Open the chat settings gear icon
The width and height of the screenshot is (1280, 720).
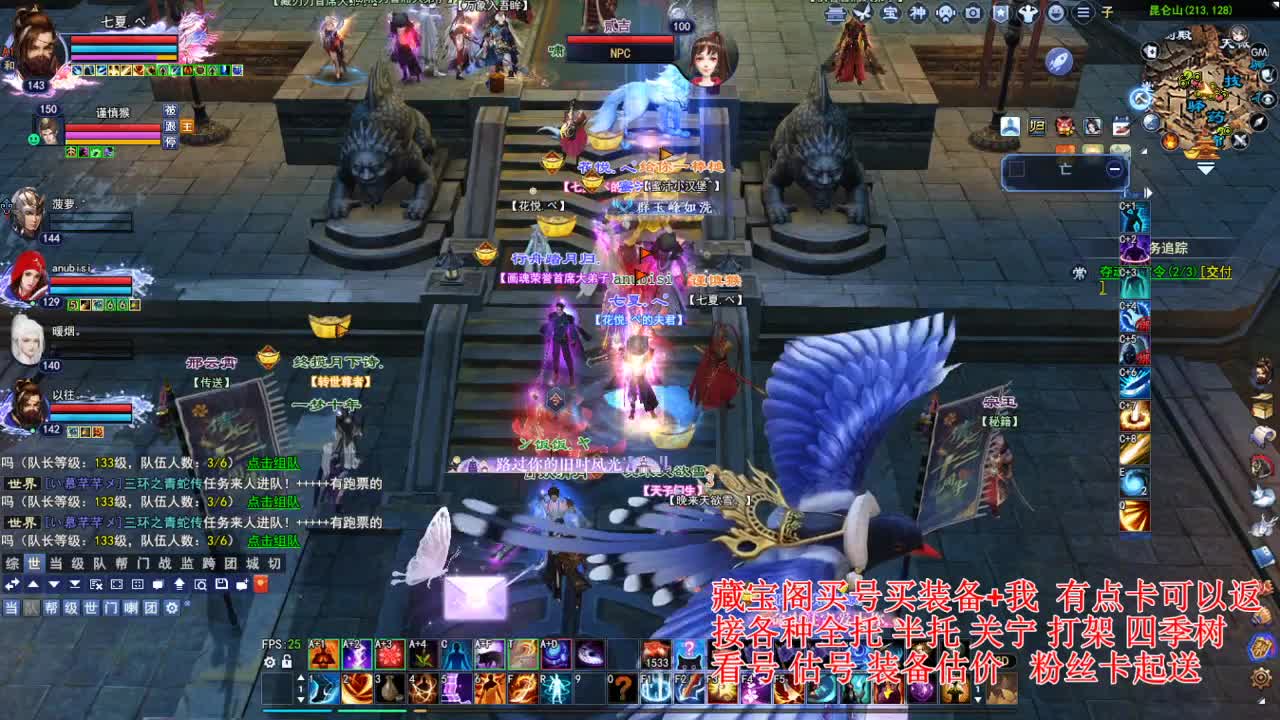172,608
